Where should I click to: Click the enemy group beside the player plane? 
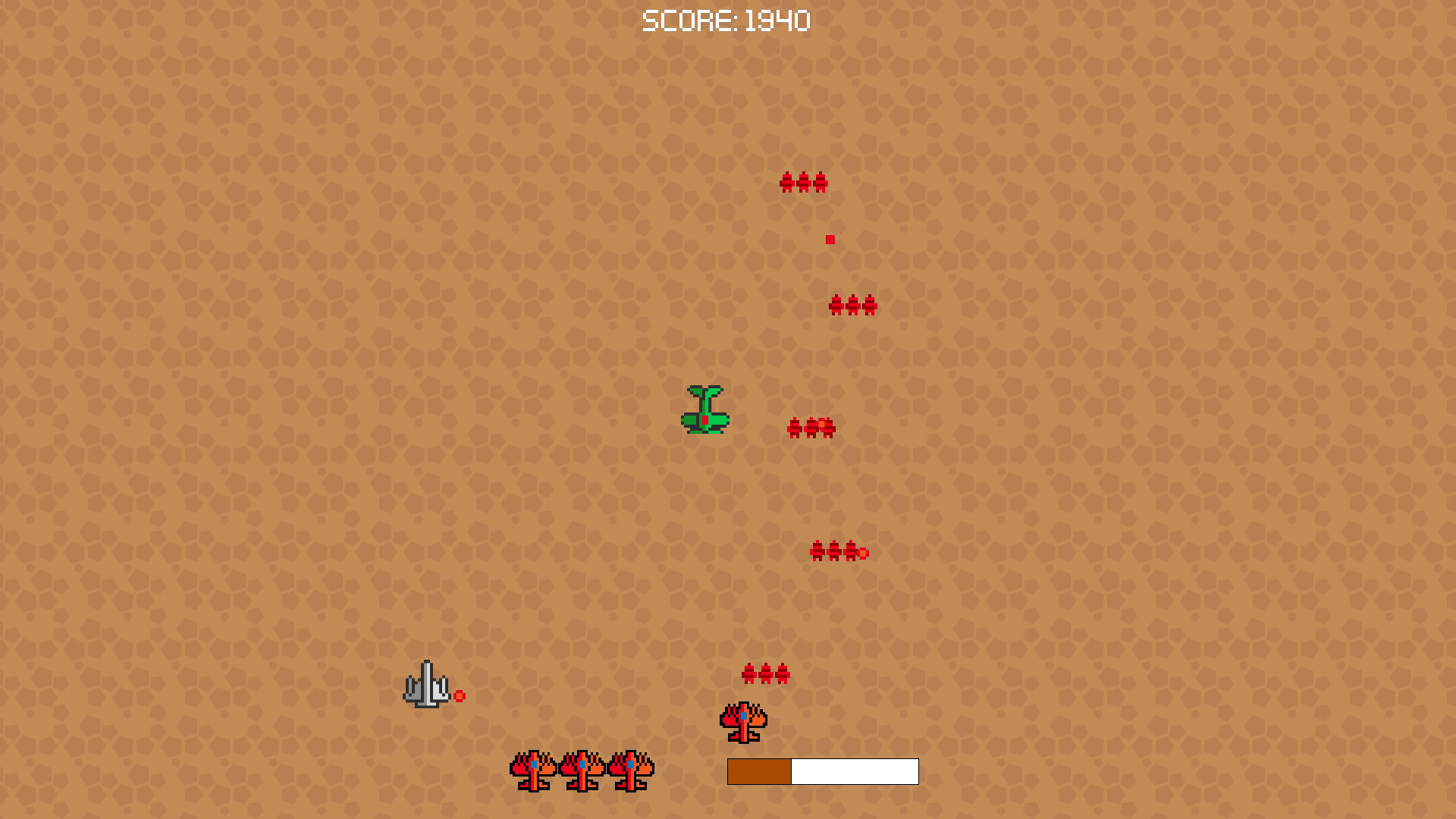point(811,426)
